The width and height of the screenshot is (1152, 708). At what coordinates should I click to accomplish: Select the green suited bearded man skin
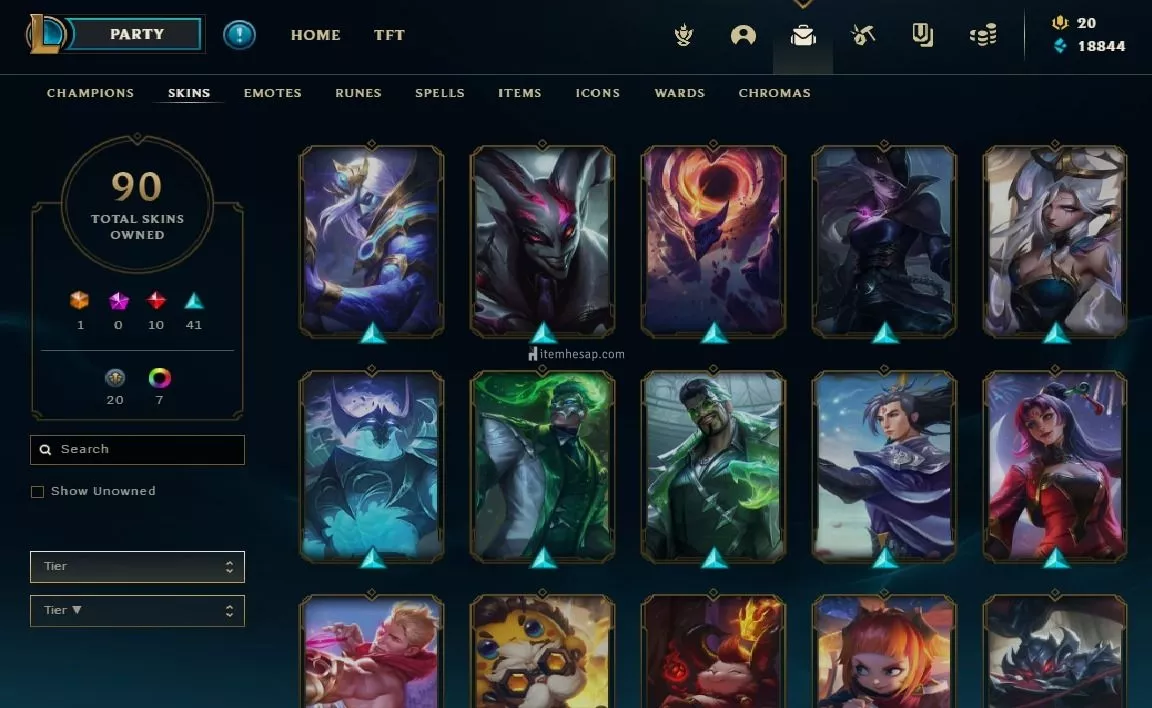click(713, 465)
